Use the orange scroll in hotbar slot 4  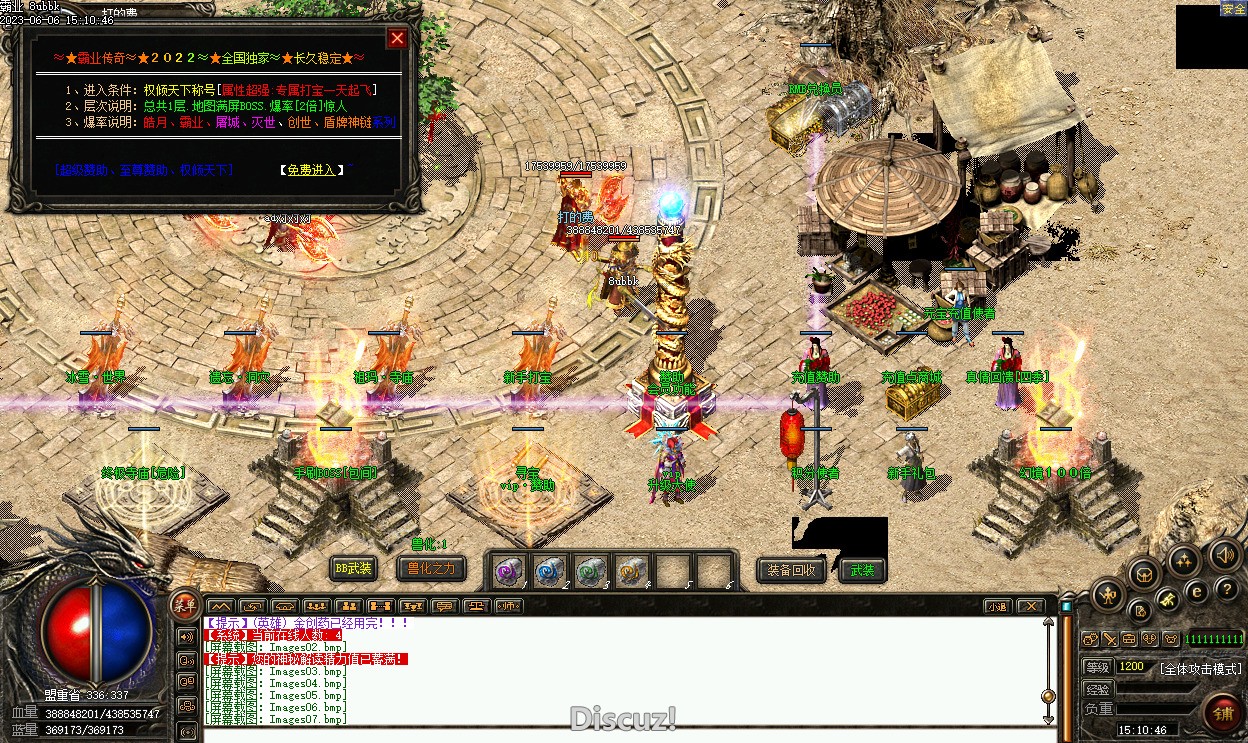631,571
